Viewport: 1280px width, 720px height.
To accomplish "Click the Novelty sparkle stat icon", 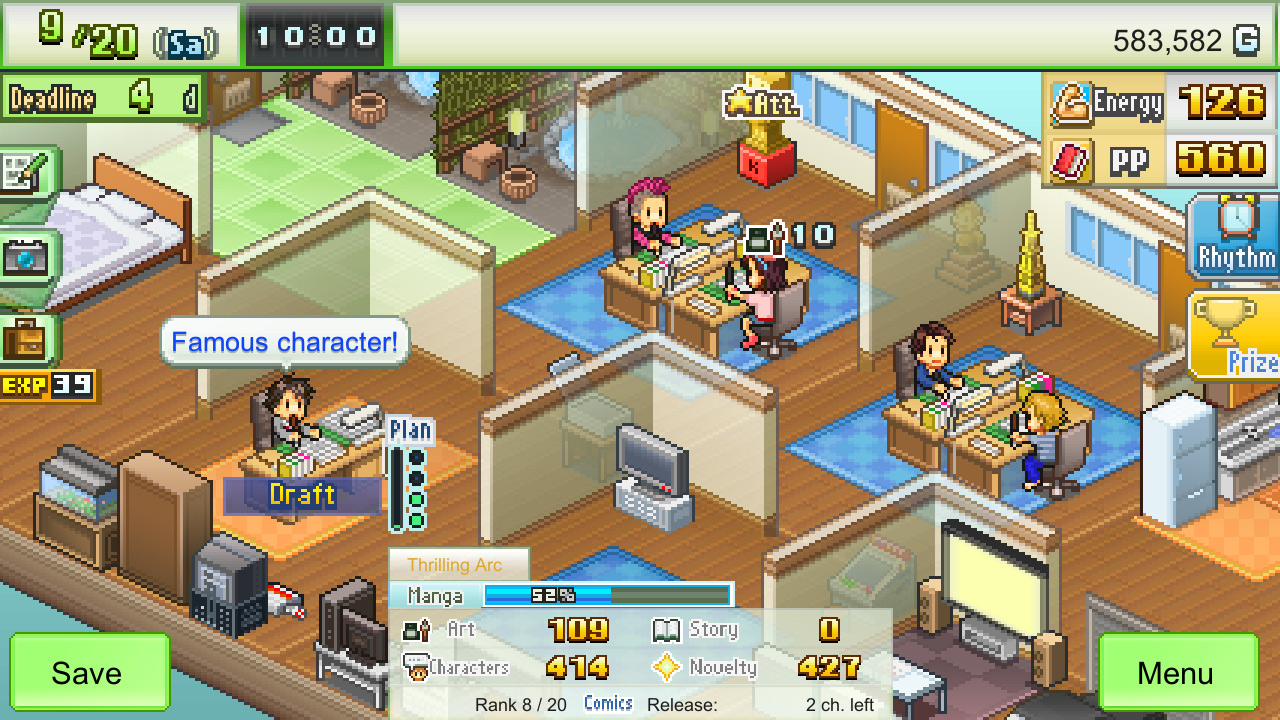I will tap(668, 666).
